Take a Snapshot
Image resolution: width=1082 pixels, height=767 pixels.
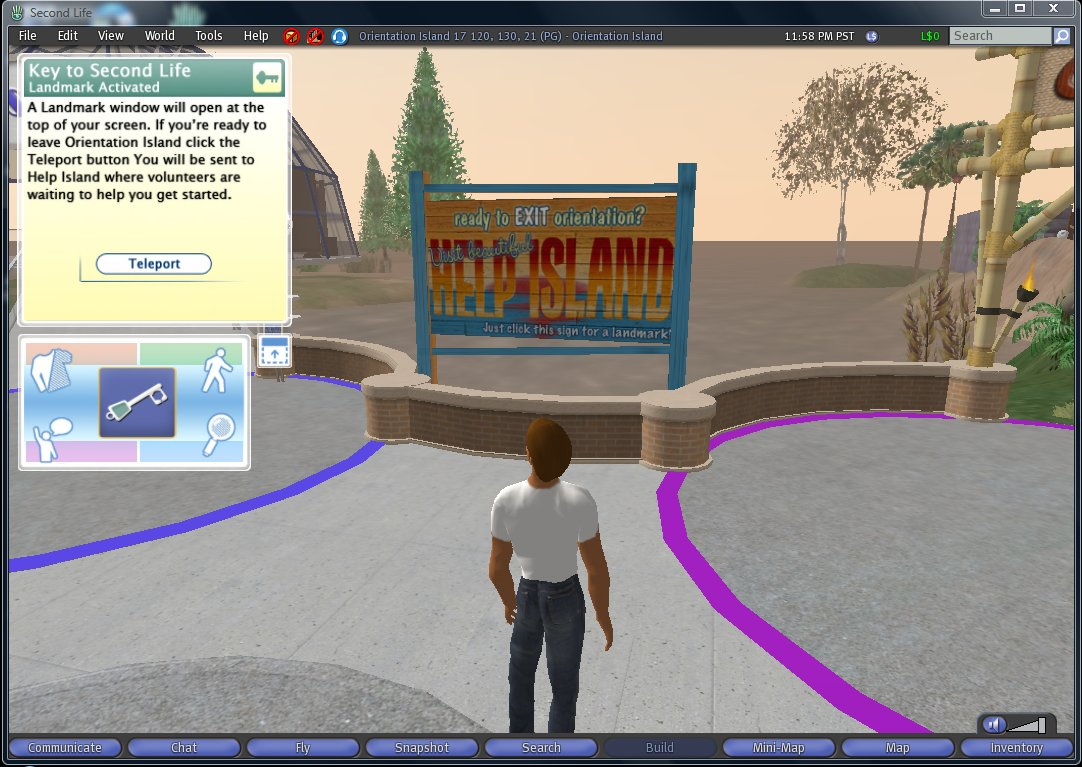(x=422, y=748)
